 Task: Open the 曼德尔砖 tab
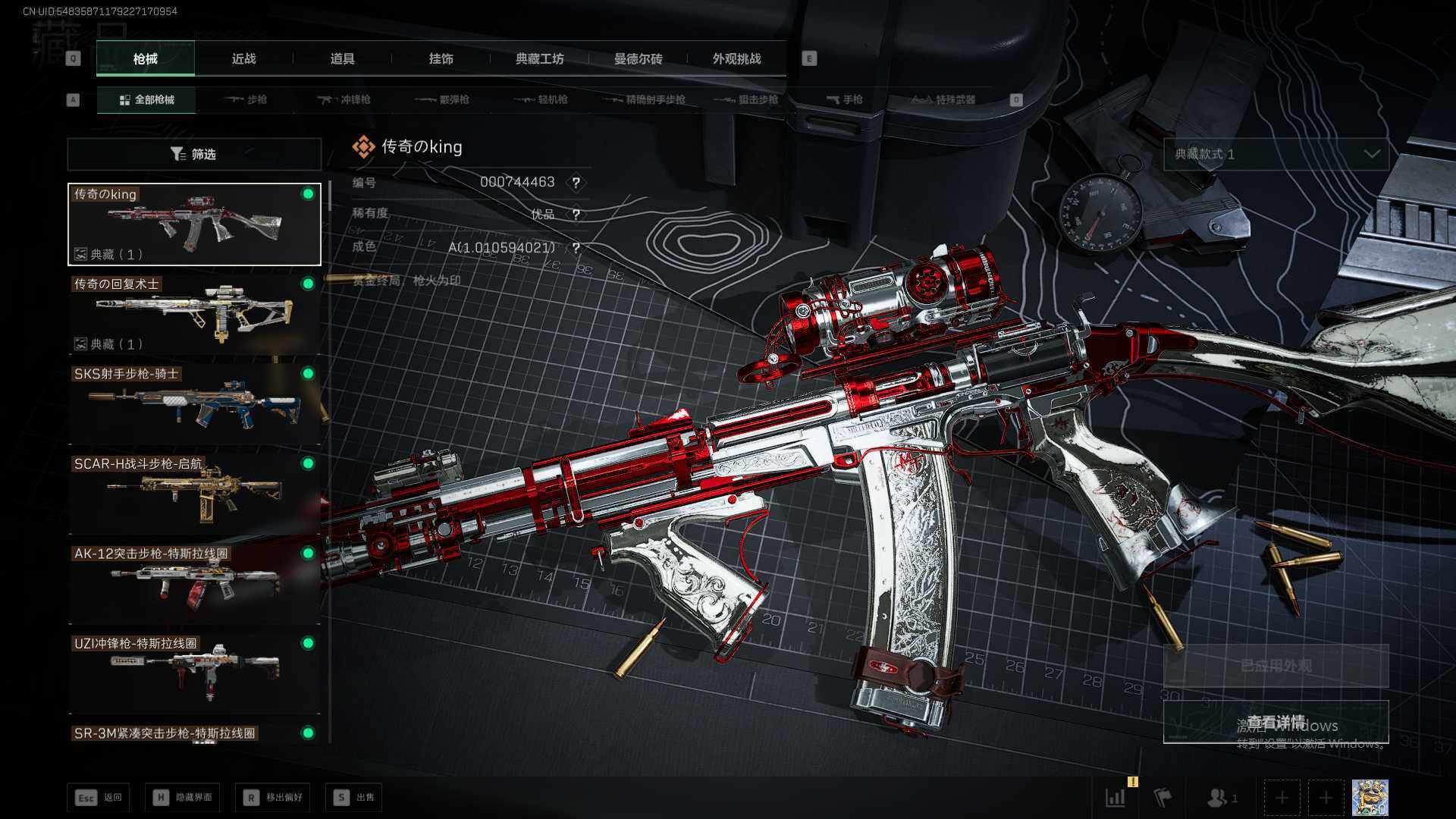638,59
